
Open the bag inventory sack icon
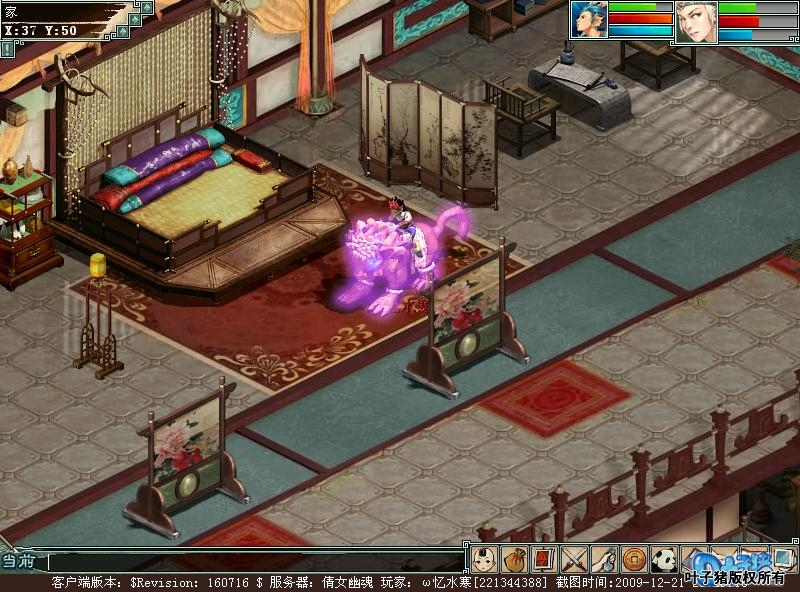[x=514, y=558]
